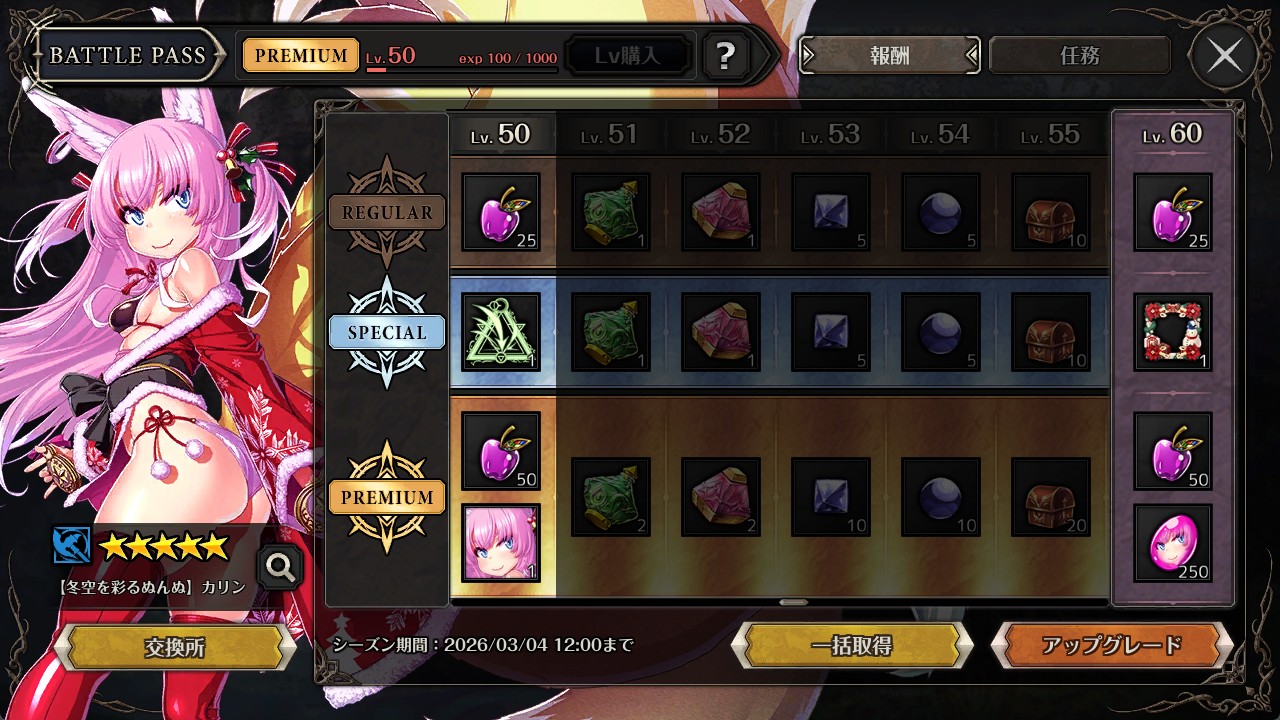Claim all rewards with 一括取得

coord(851,645)
